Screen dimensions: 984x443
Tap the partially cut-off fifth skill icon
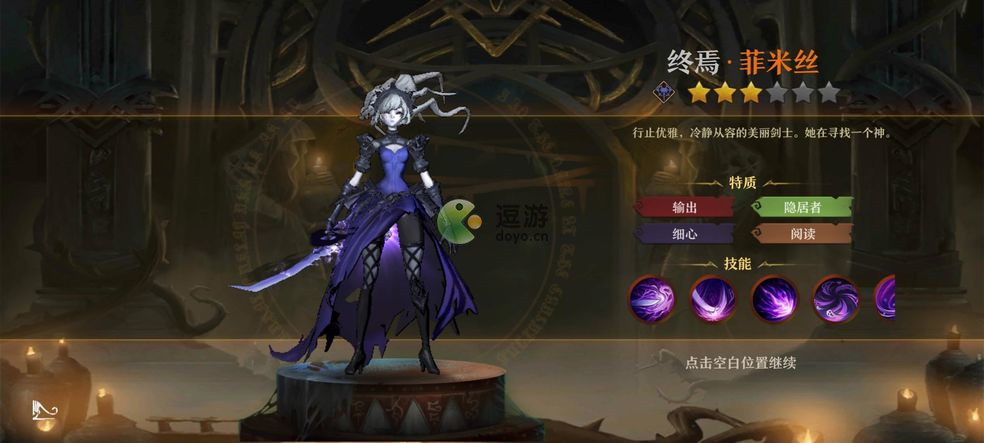tap(885, 298)
